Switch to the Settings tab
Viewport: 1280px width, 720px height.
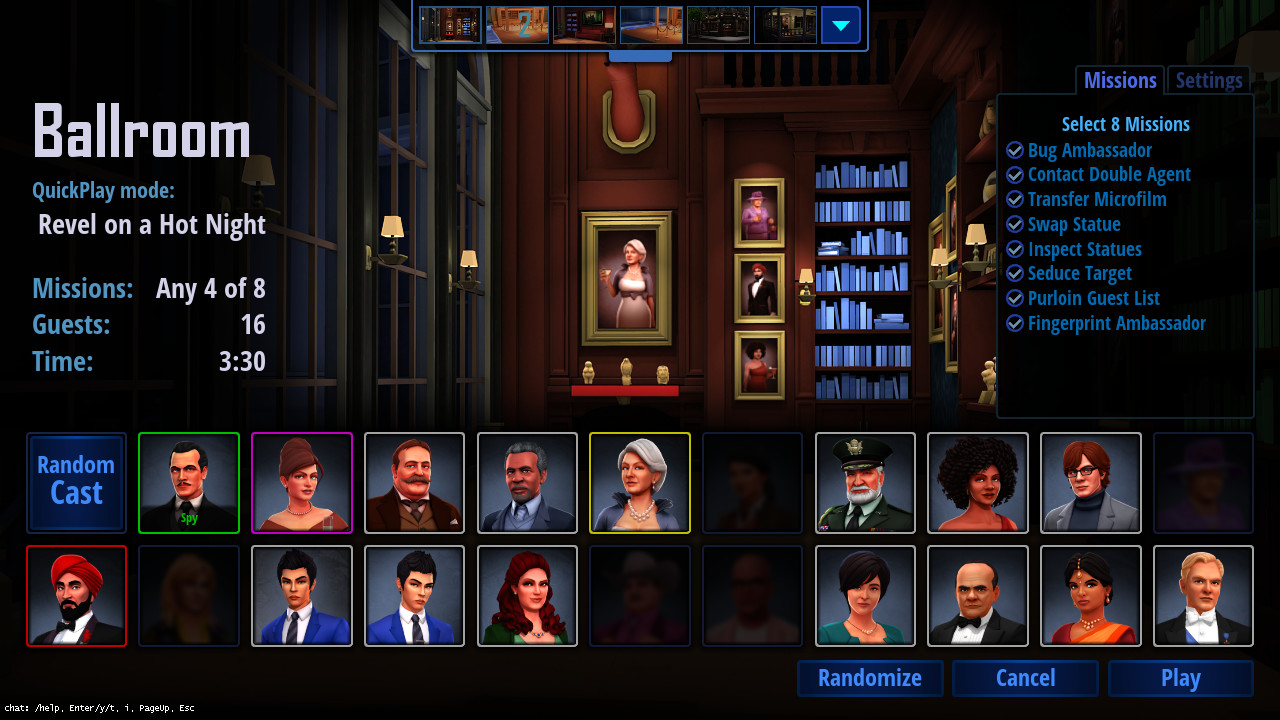click(1208, 80)
